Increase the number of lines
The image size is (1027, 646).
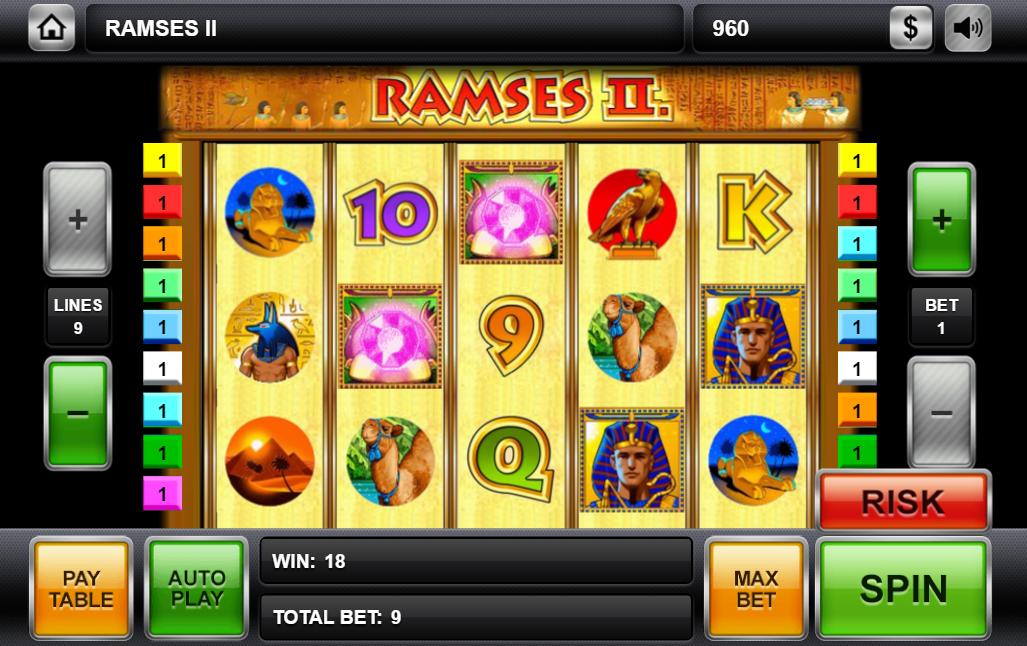[77, 219]
